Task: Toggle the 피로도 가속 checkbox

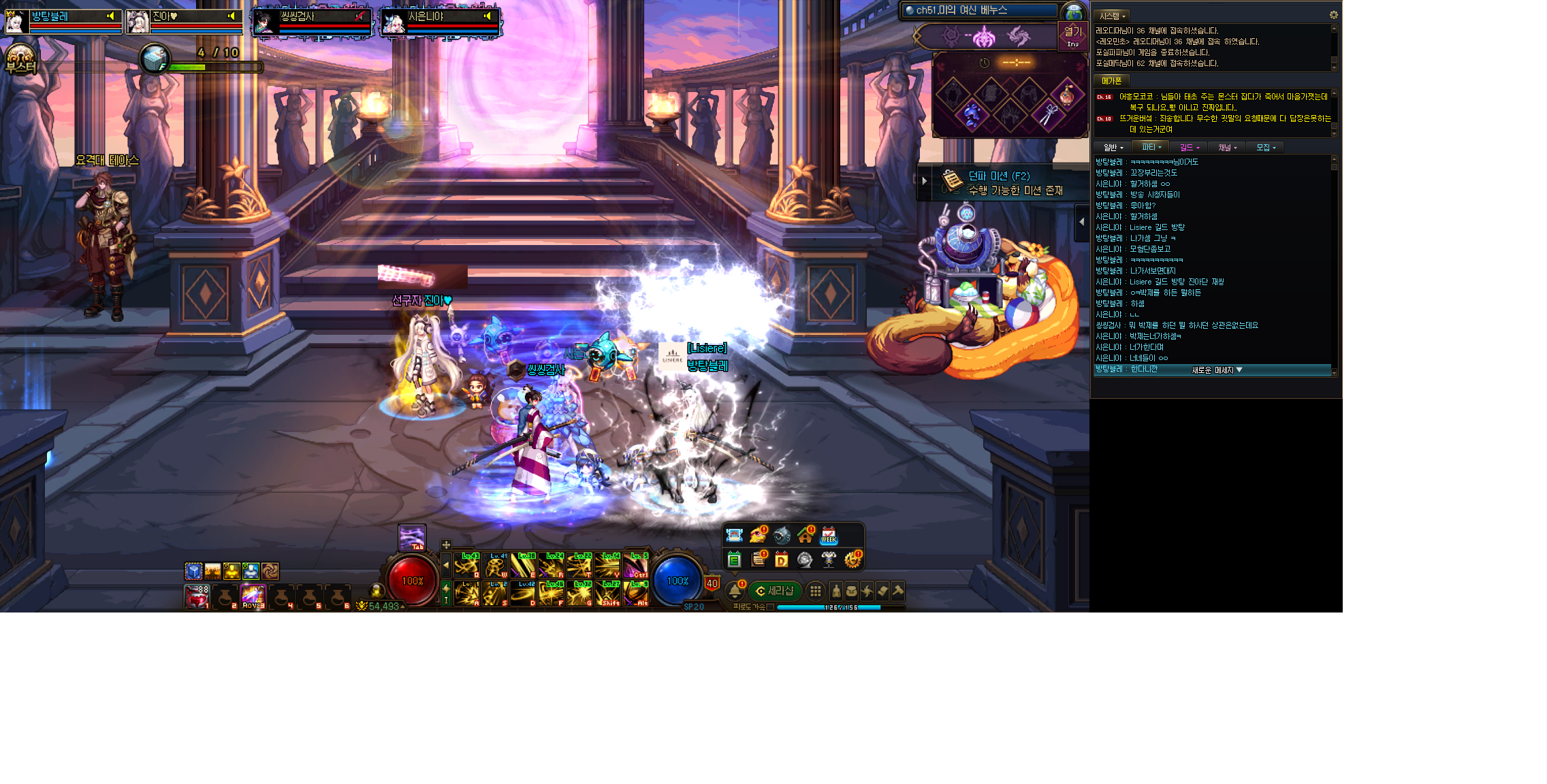Action: point(770,607)
